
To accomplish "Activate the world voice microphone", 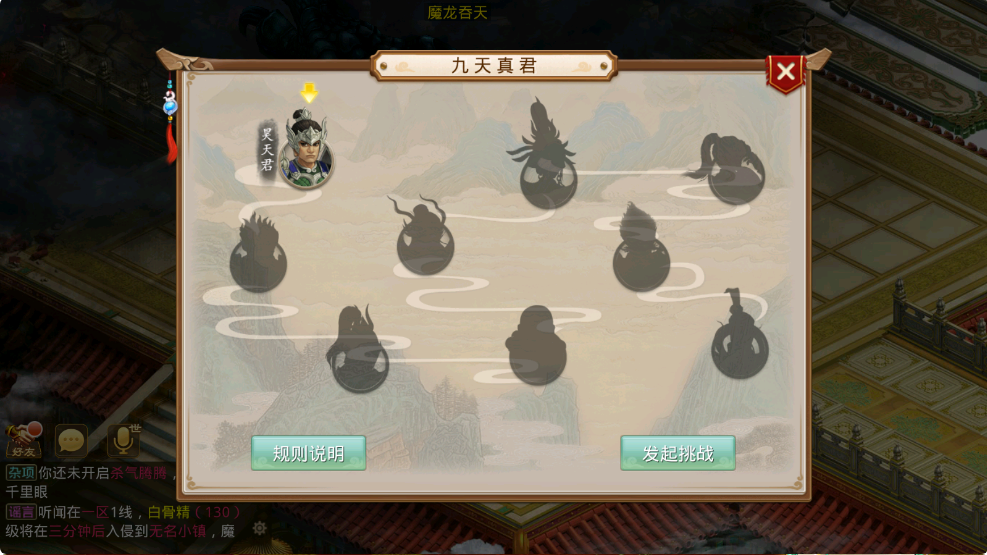I will (123, 440).
